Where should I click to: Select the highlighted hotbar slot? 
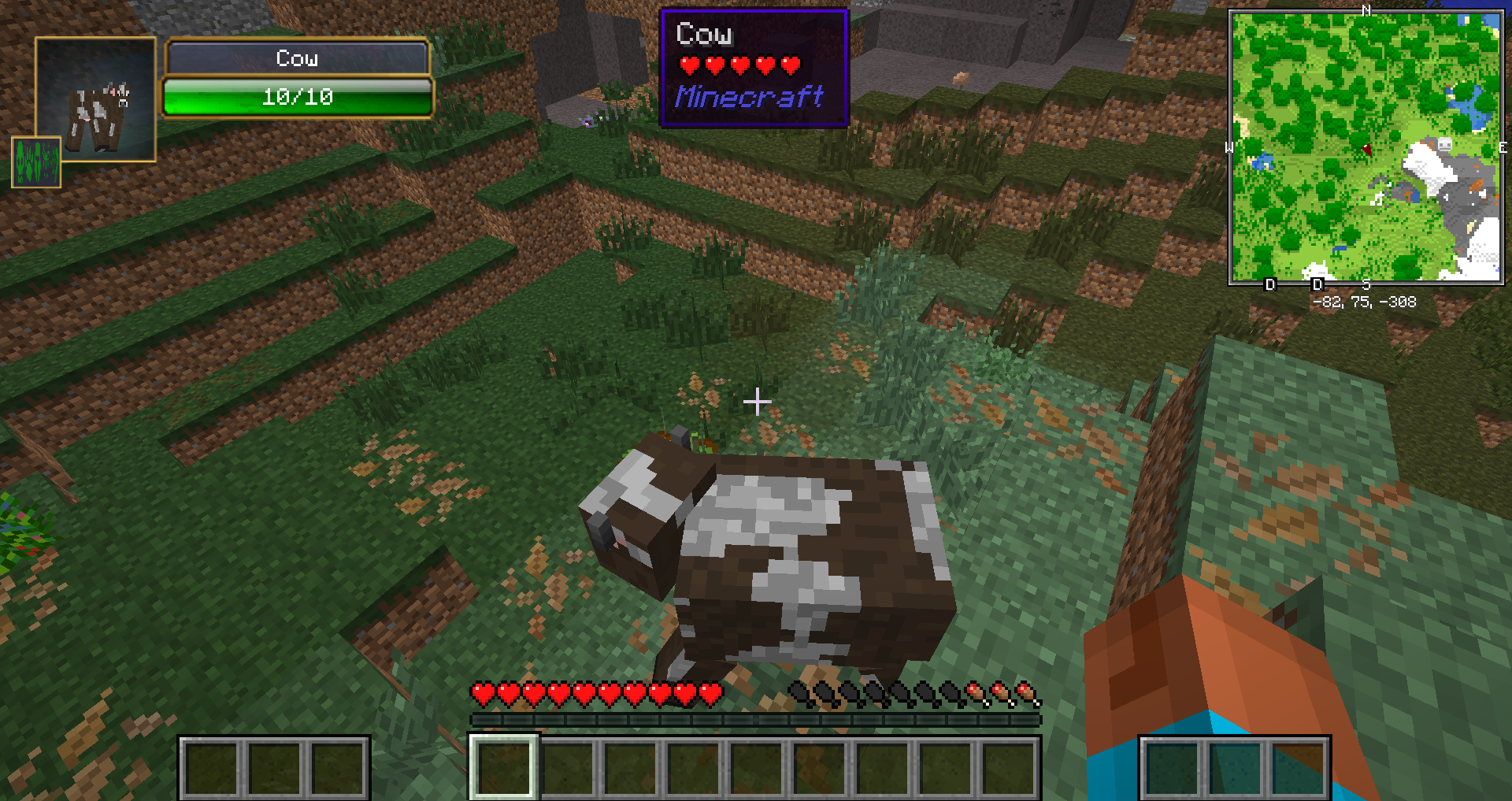click(504, 766)
